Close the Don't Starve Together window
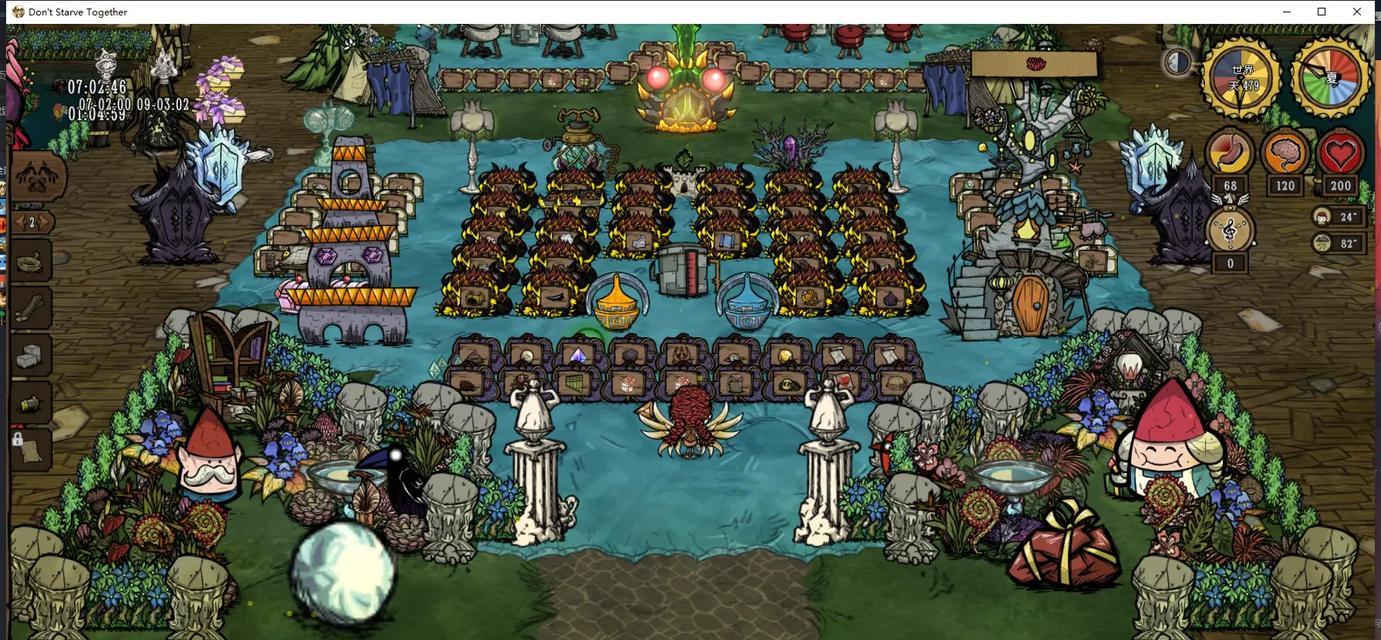This screenshot has width=1381, height=640. pos(1356,12)
